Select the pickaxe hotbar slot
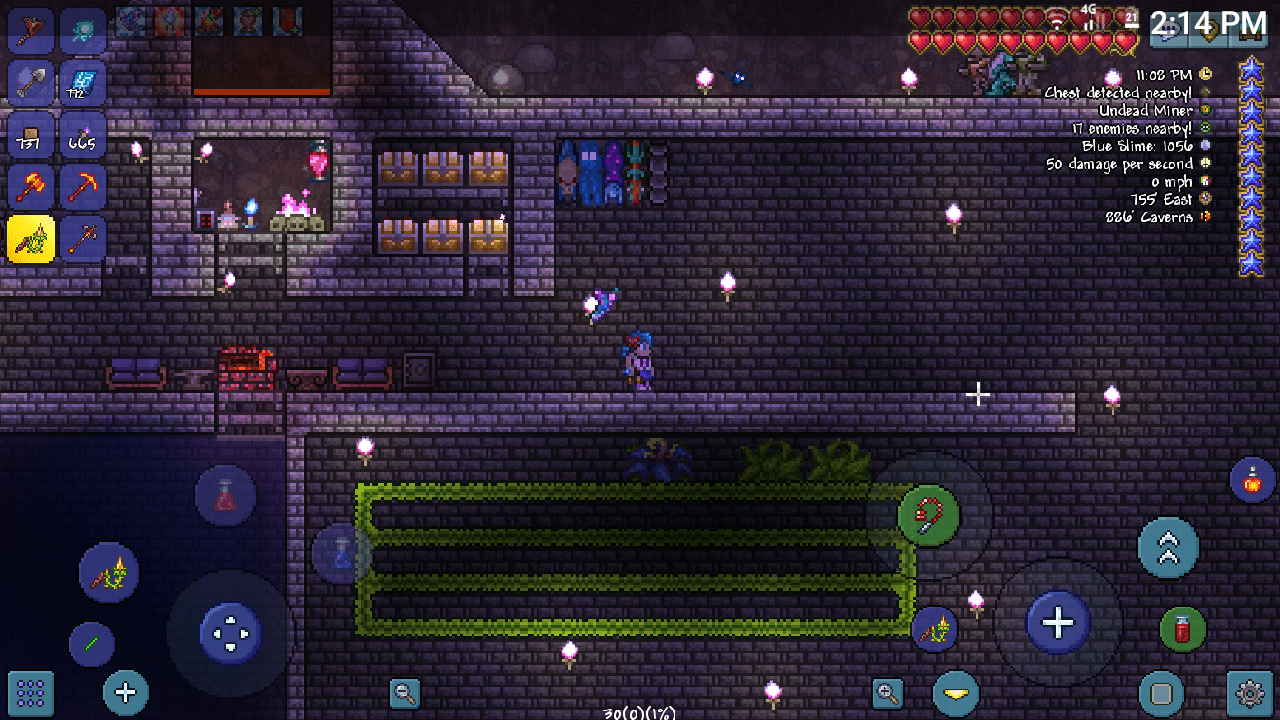 pos(83,187)
